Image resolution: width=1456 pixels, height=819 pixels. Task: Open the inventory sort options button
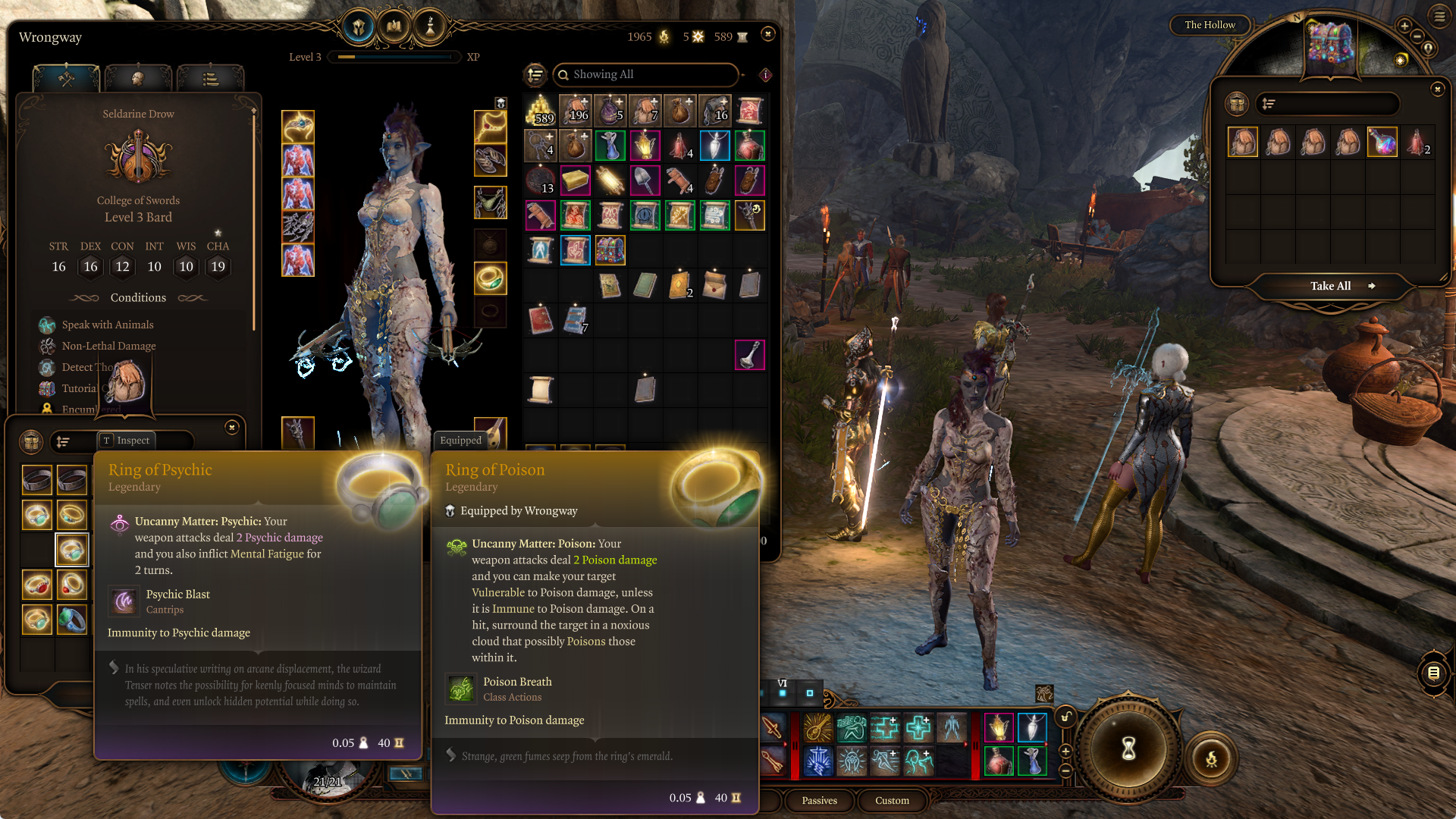point(535,74)
